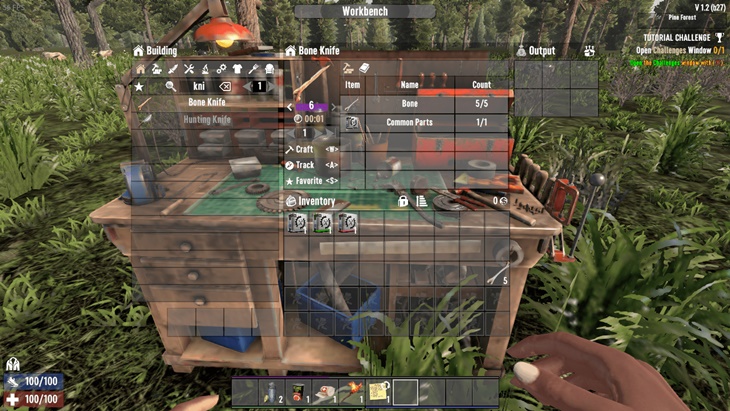
Task: Craft the Bone Knife
Action: click(x=305, y=149)
